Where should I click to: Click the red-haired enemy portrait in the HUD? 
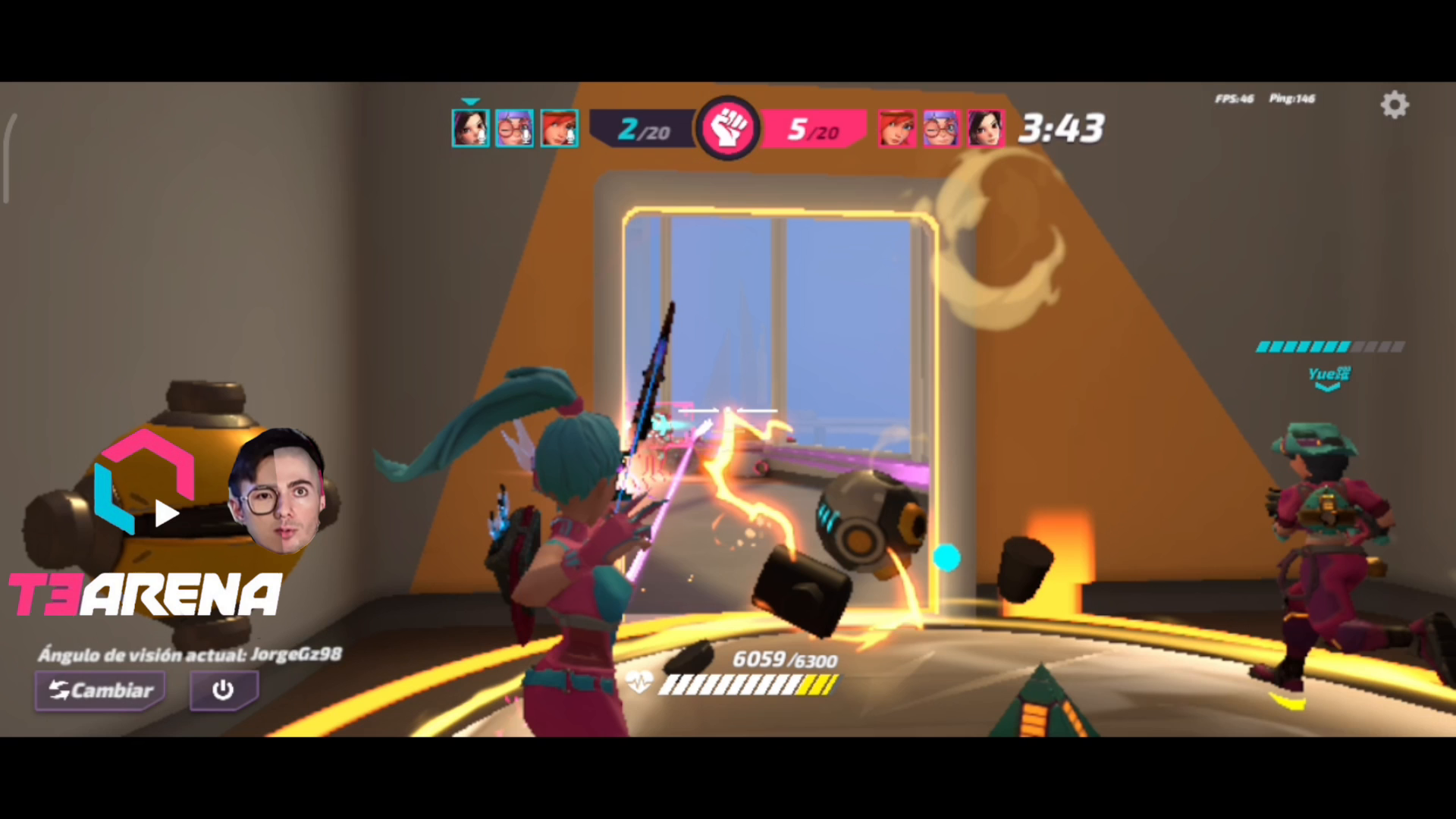pyautogui.click(x=896, y=127)
